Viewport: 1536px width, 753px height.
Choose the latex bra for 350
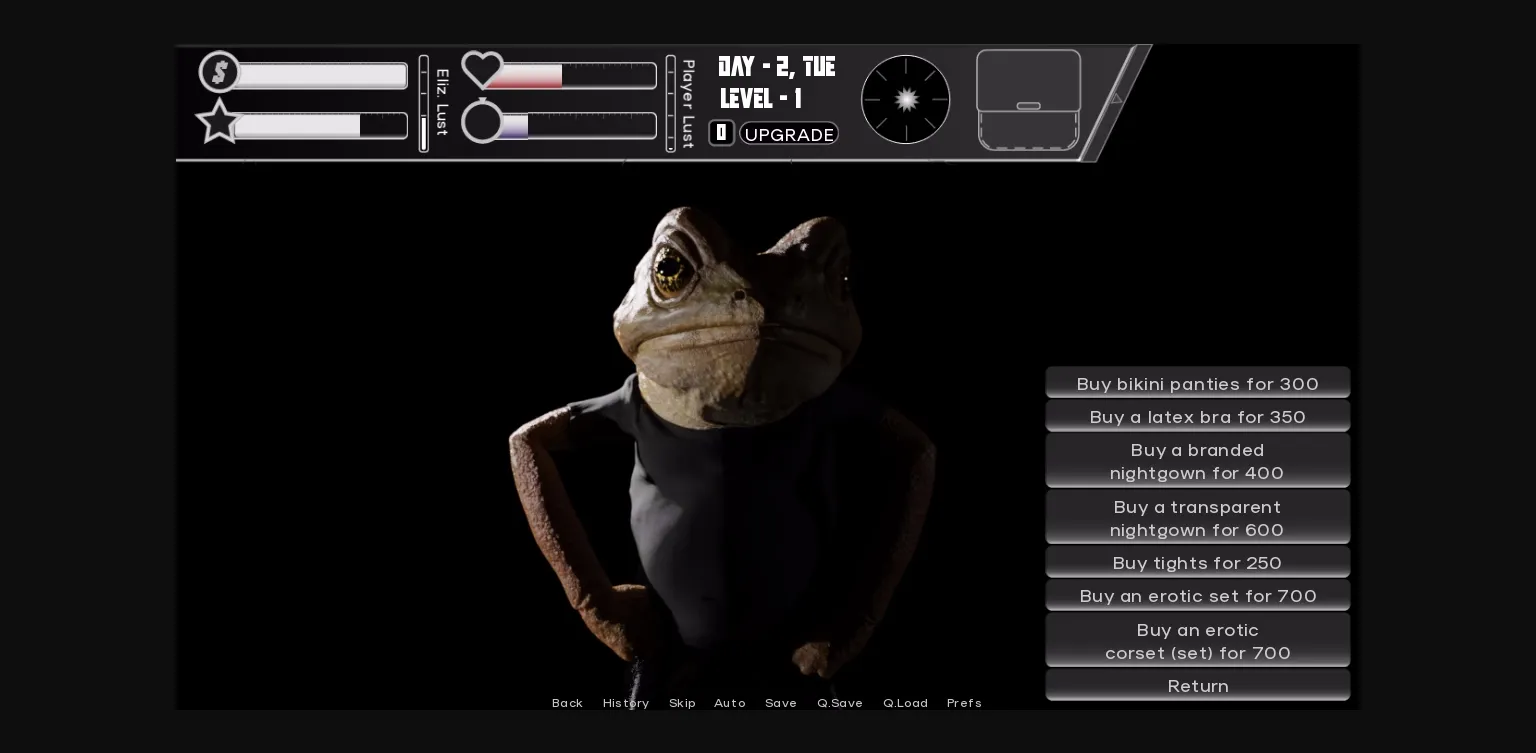1197,417
